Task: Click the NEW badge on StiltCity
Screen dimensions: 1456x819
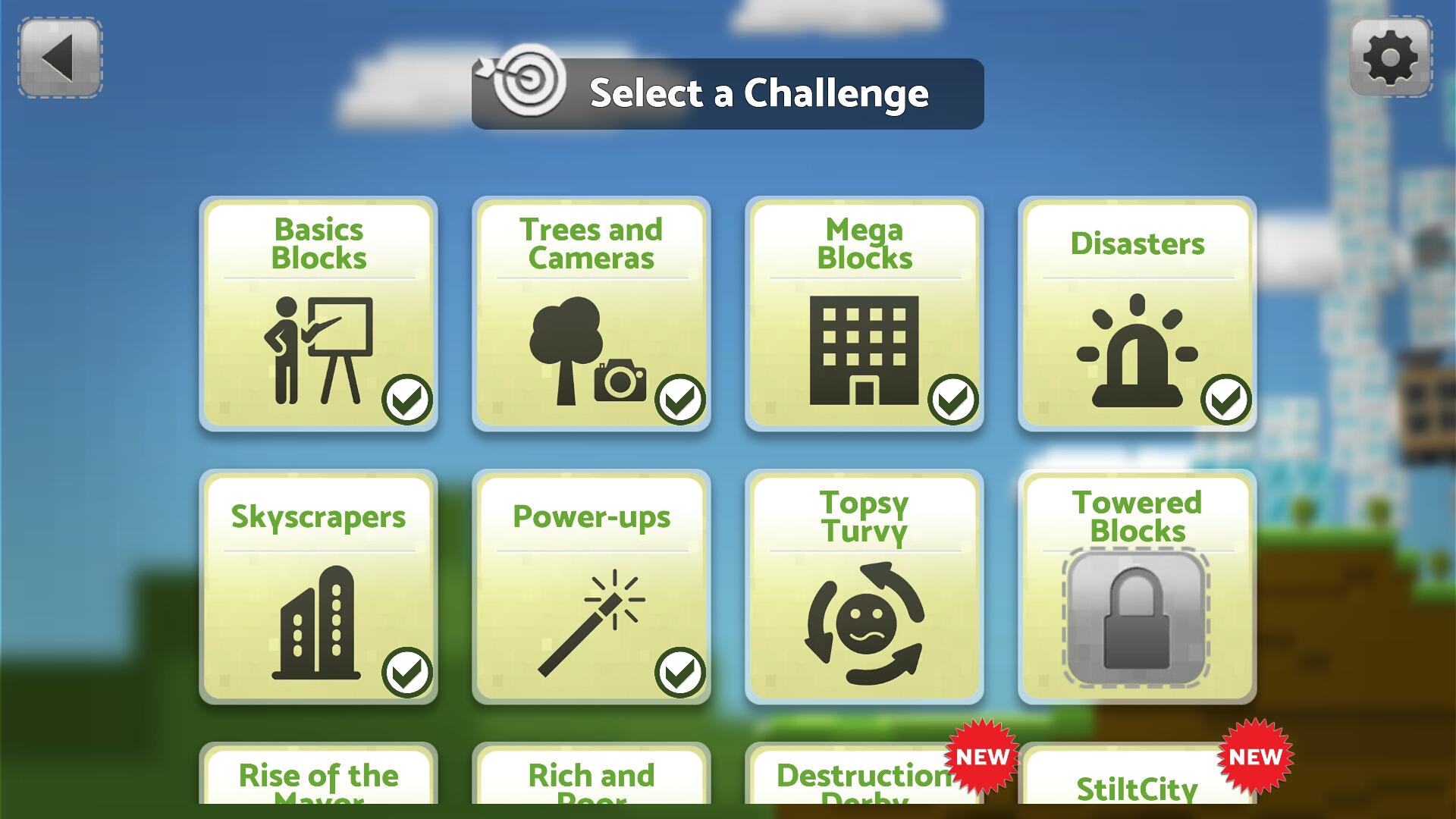Action: click(x=1255, y=755)
